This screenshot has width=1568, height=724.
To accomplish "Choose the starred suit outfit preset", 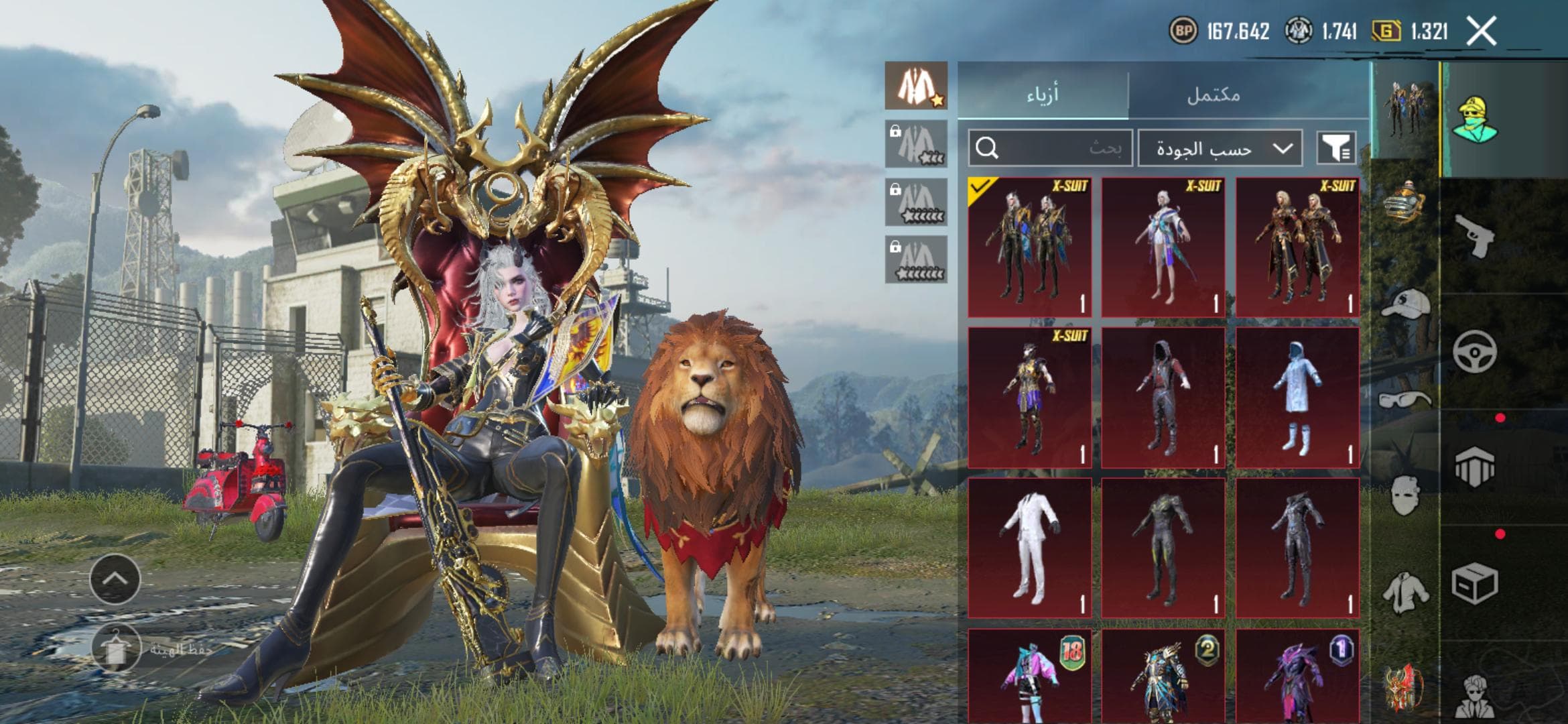I will (916, 86).
